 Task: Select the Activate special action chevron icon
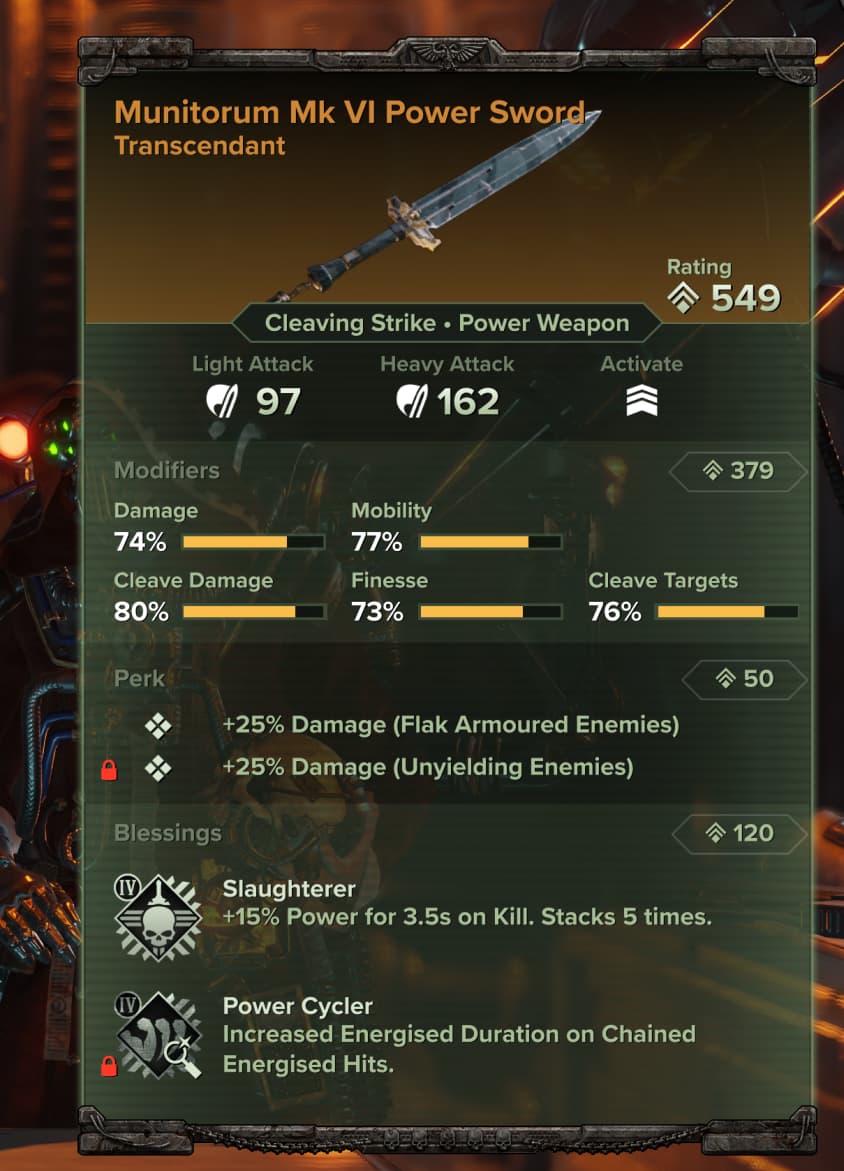pos(641,401)
